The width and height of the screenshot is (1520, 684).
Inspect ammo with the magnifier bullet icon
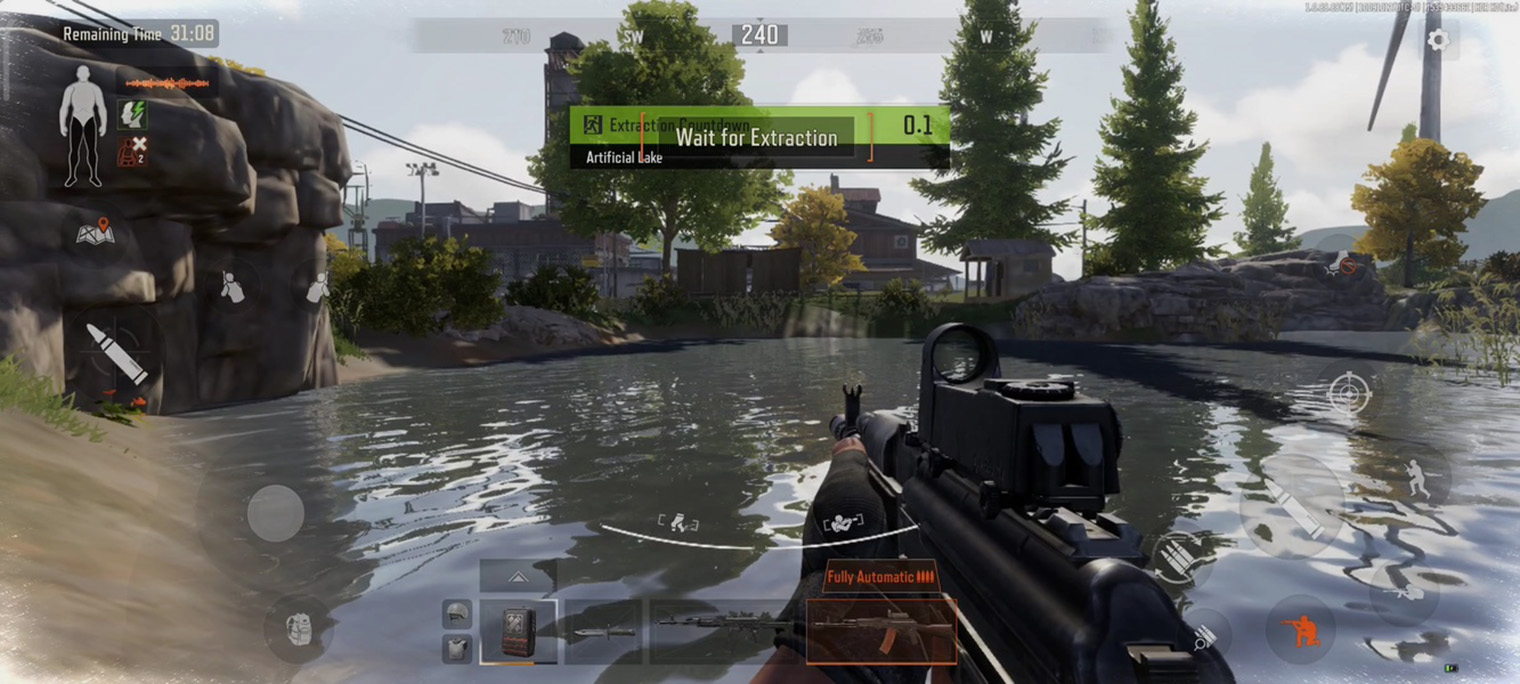1204,636
